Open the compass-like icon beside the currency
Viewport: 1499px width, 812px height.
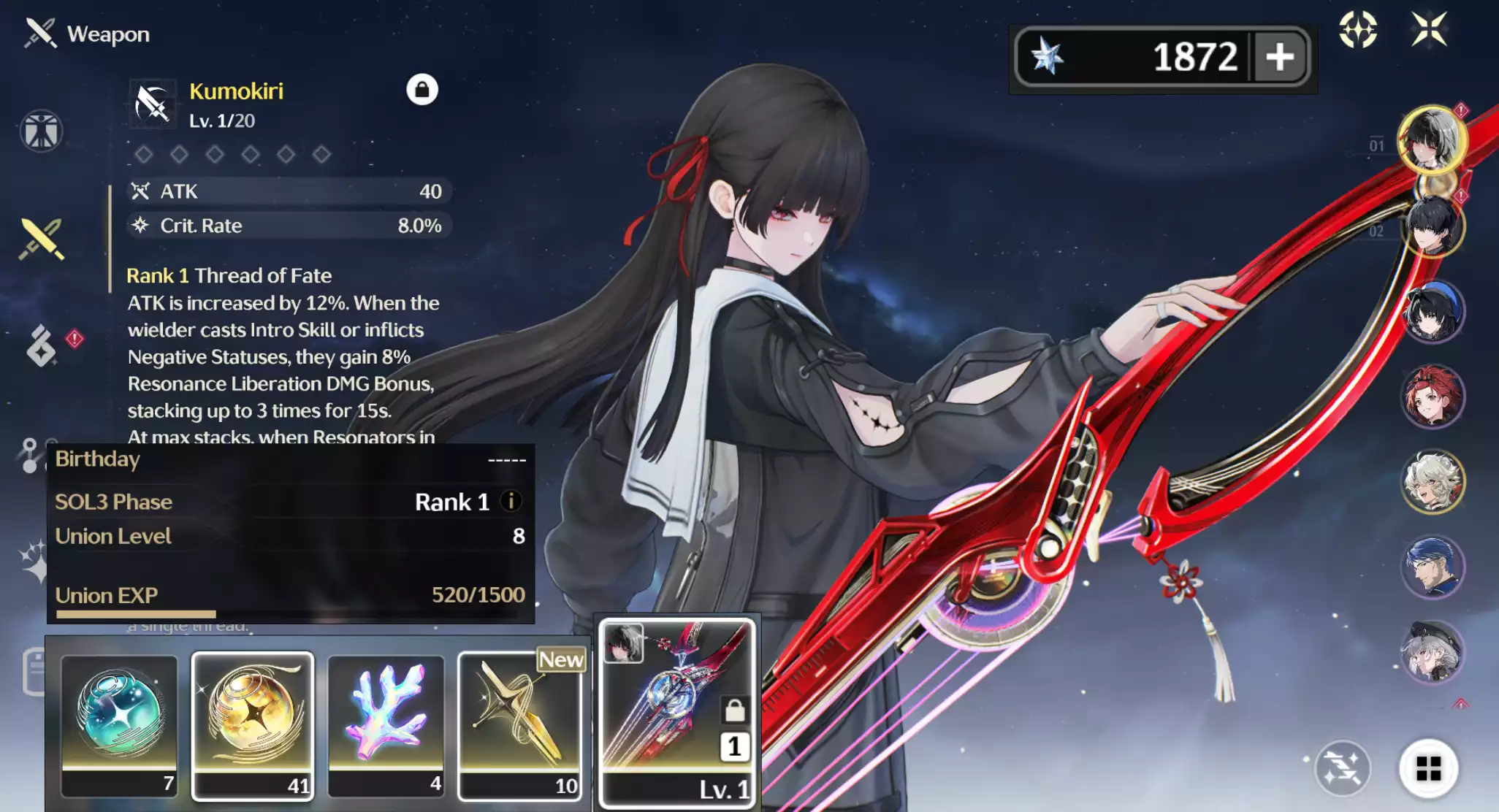(x=1357, y=30)
